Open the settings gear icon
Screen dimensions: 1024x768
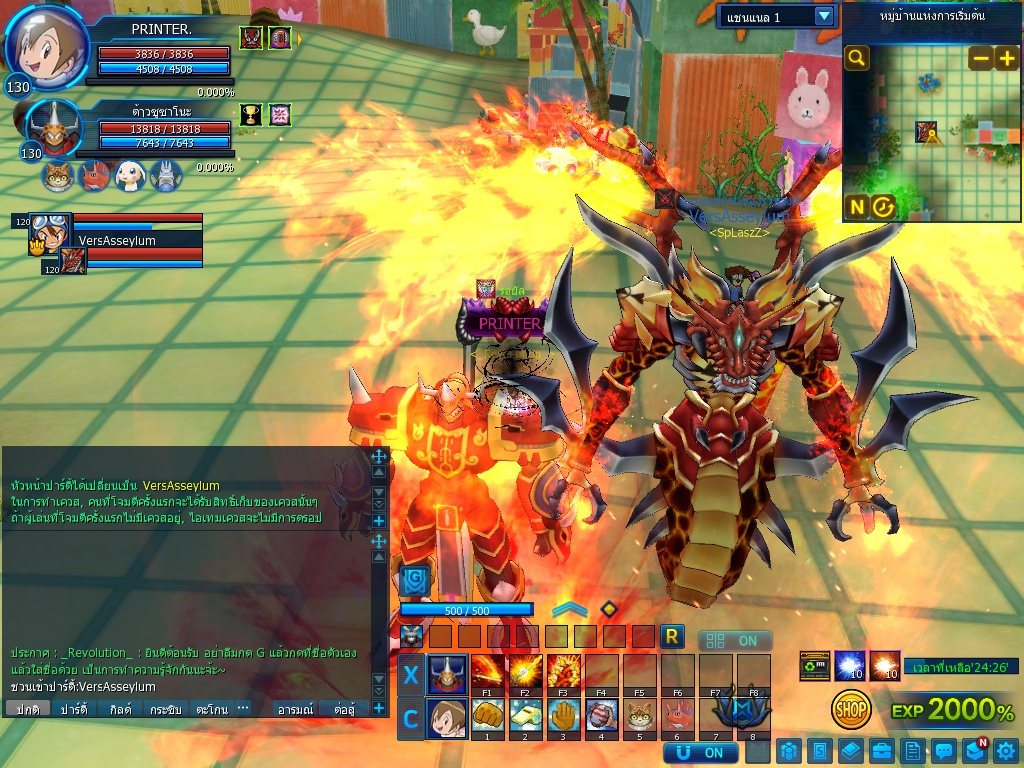(1006, 750)
